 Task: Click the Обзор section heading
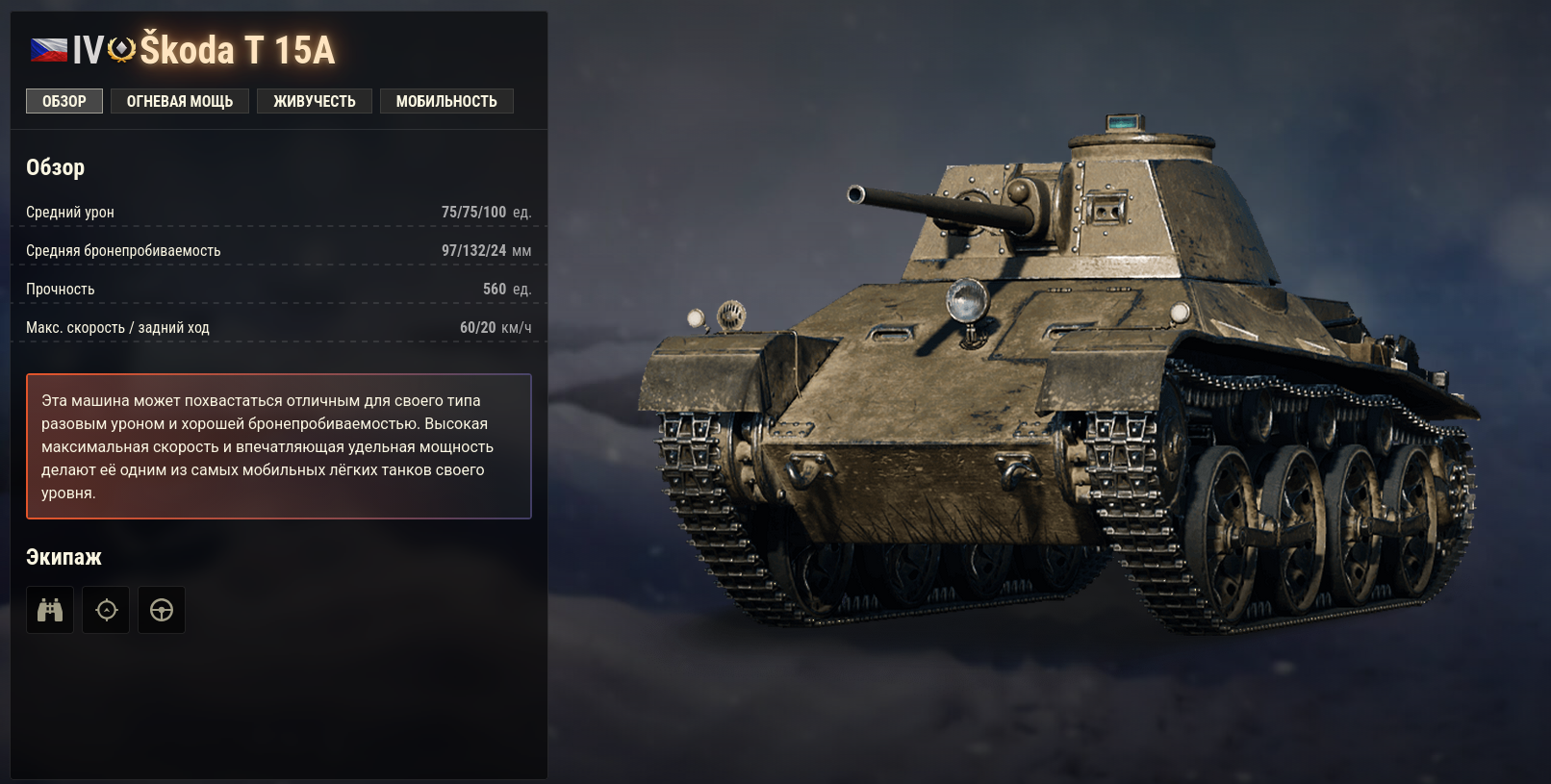[54, 166]
